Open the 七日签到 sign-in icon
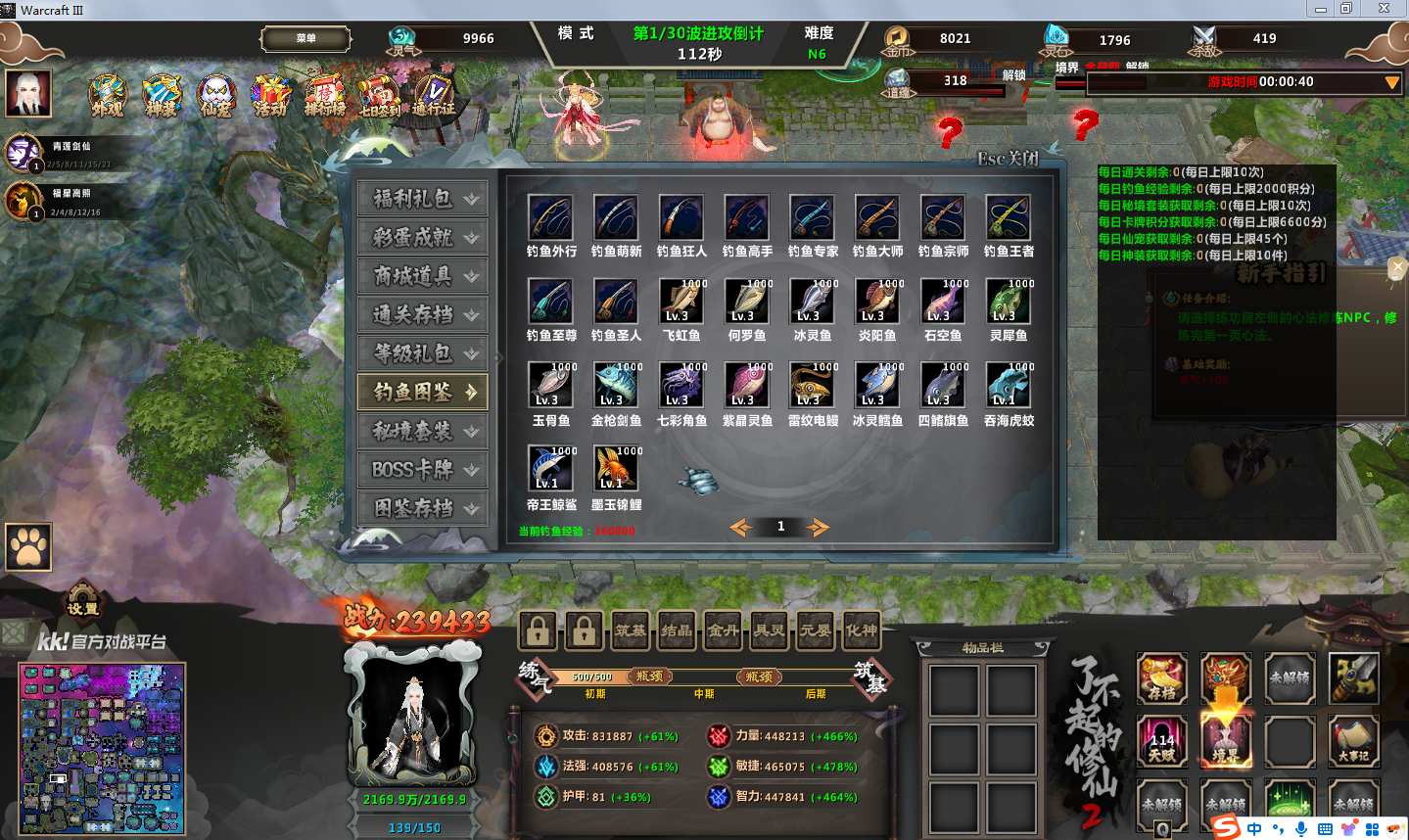Image resolution: width=1409 pixels, height=840 pixels. pos(379,96)
